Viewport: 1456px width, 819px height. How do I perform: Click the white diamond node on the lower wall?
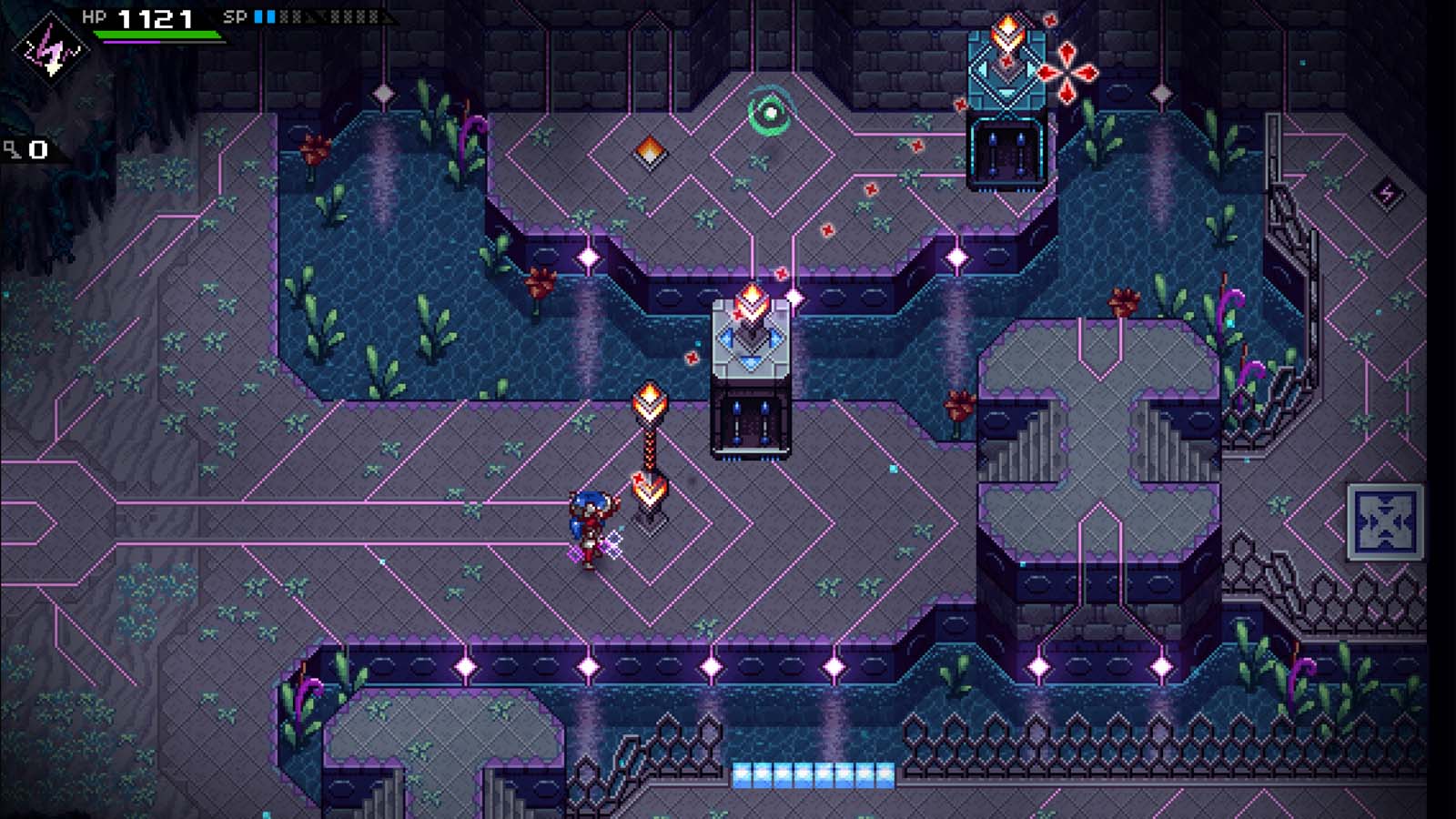[713, 666]
